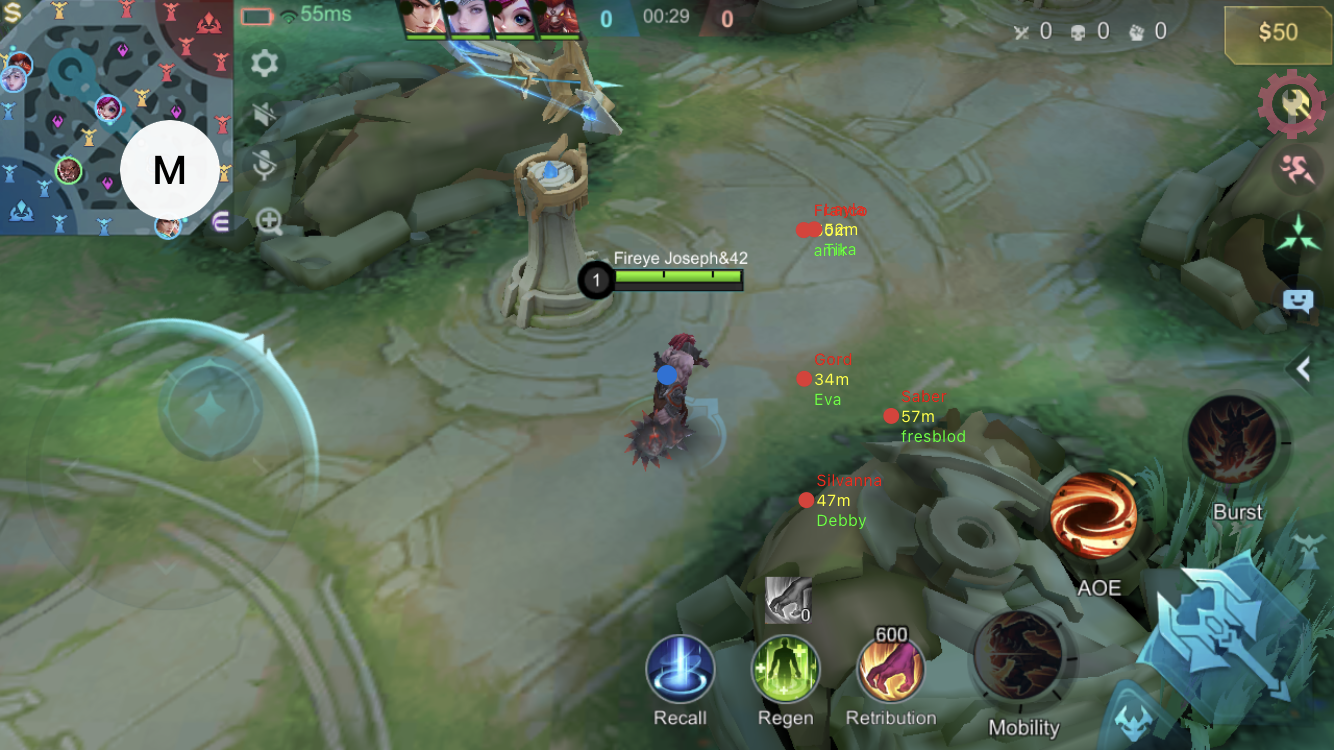Expand the side panel arrow
Screen dimensions: 1334x750
tap(1303, 370)
